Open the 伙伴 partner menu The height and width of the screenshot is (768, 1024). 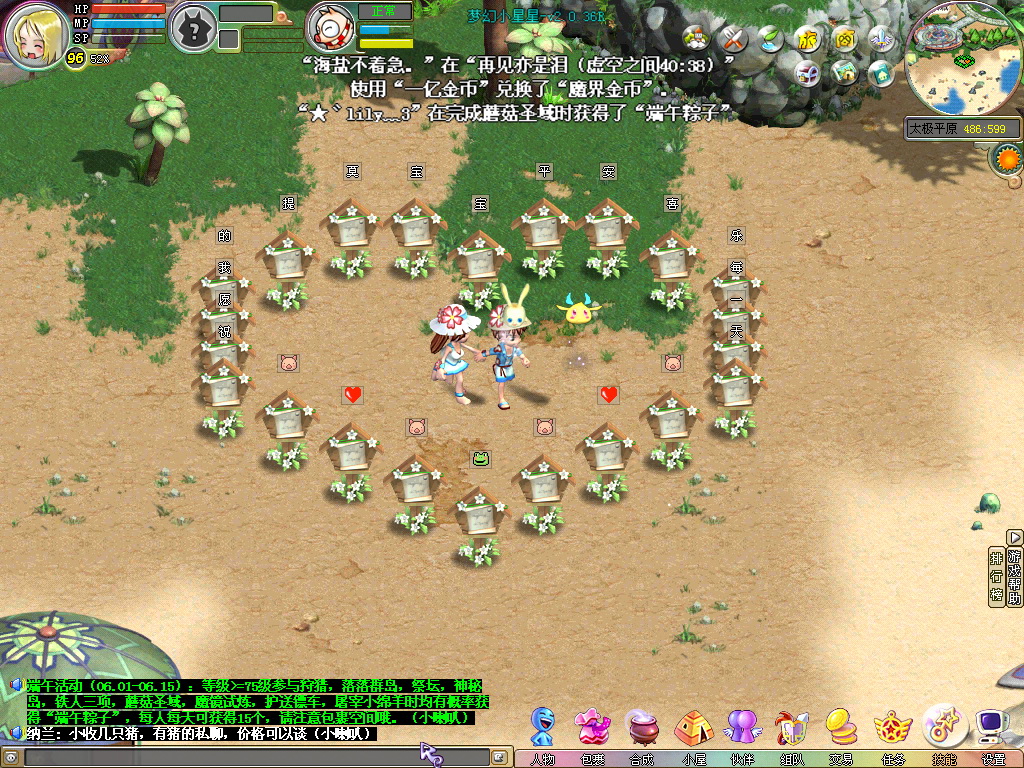click(x=742, y=727)
